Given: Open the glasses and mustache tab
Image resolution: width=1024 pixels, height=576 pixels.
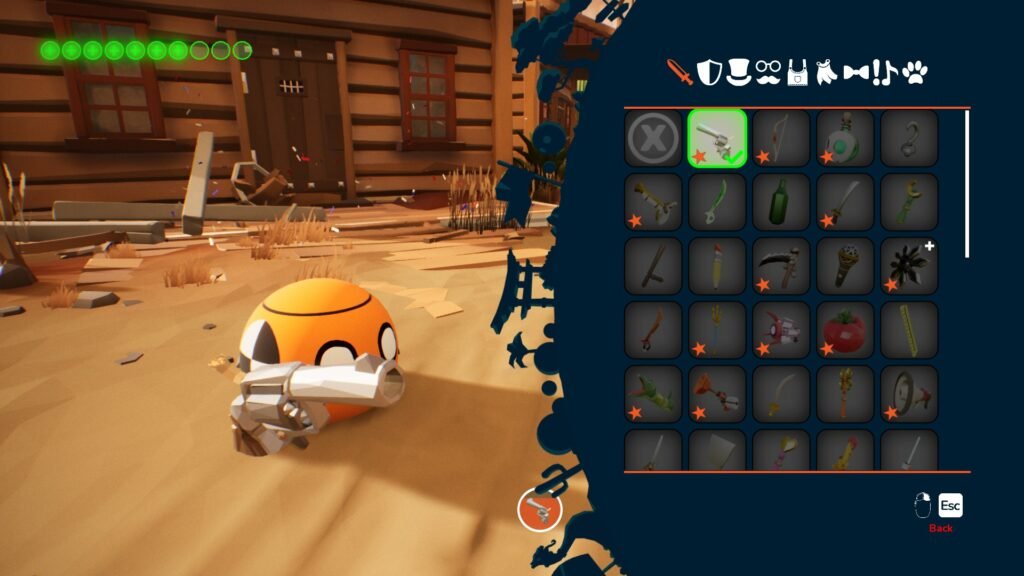Looking at the screenshot, I should pyautogui.click(x=768, y=72).
